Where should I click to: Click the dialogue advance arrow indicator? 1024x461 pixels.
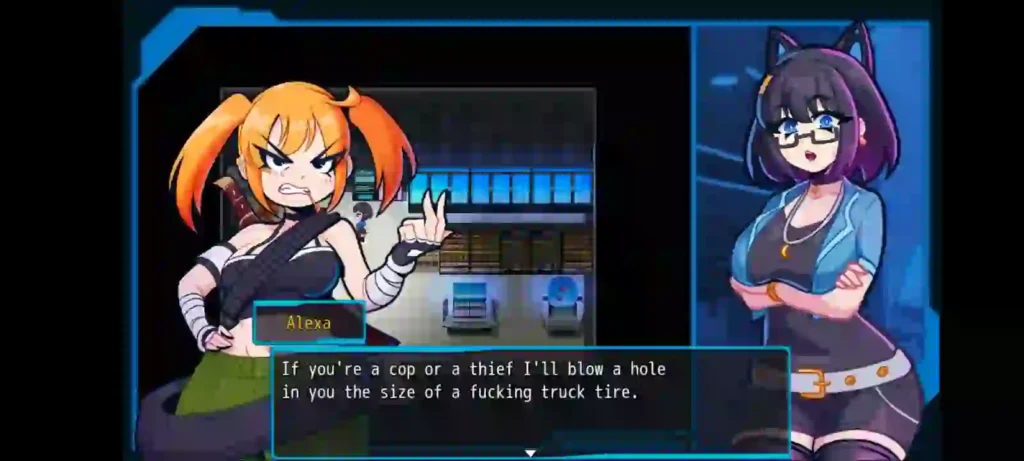(x=531, y=453)
